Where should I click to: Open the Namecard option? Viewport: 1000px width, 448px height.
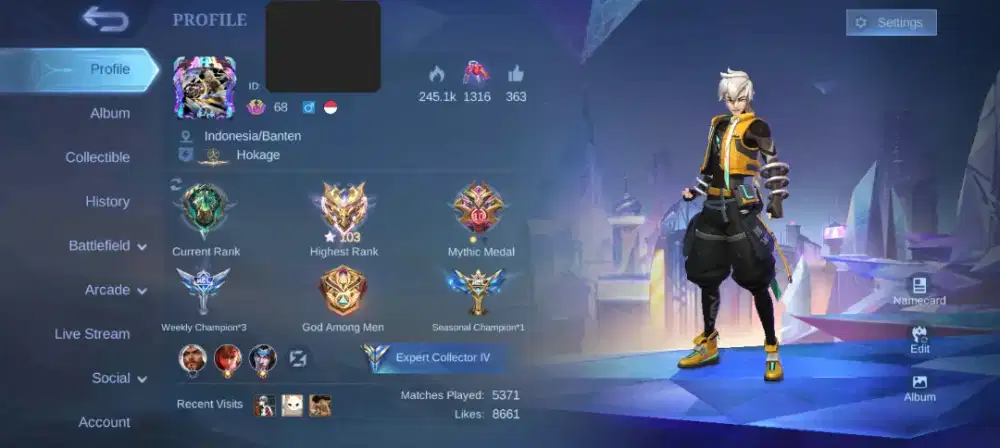pos(919,288)
